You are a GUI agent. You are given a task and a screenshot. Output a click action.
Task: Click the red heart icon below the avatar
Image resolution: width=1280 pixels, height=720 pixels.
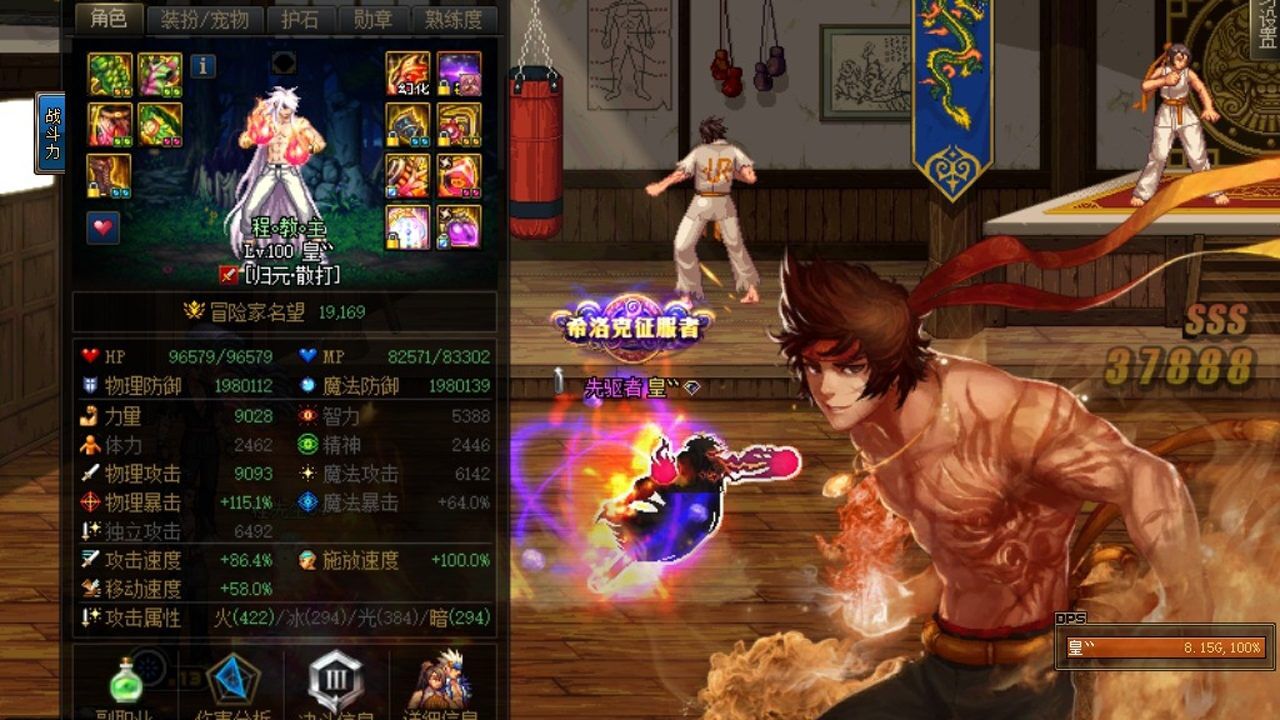(x=101, y=226)
